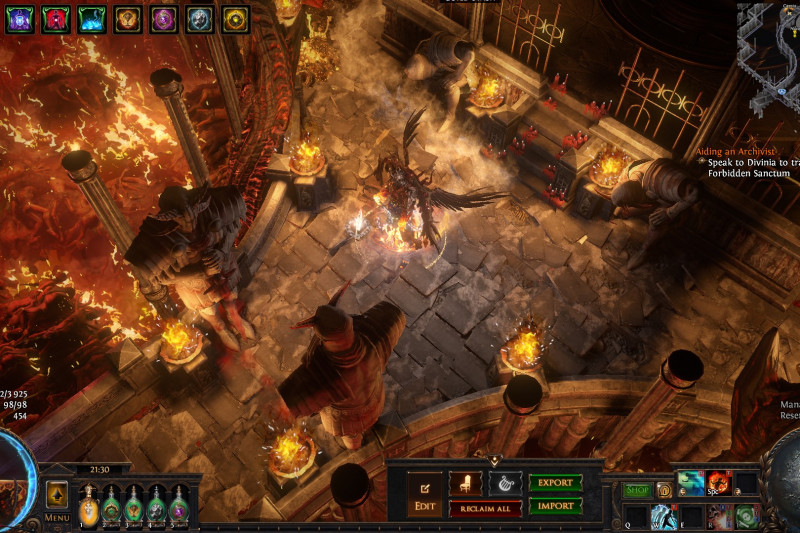Click the purple figure buff icon
This screenshot has width=800, height=533.
coord(20,18)
